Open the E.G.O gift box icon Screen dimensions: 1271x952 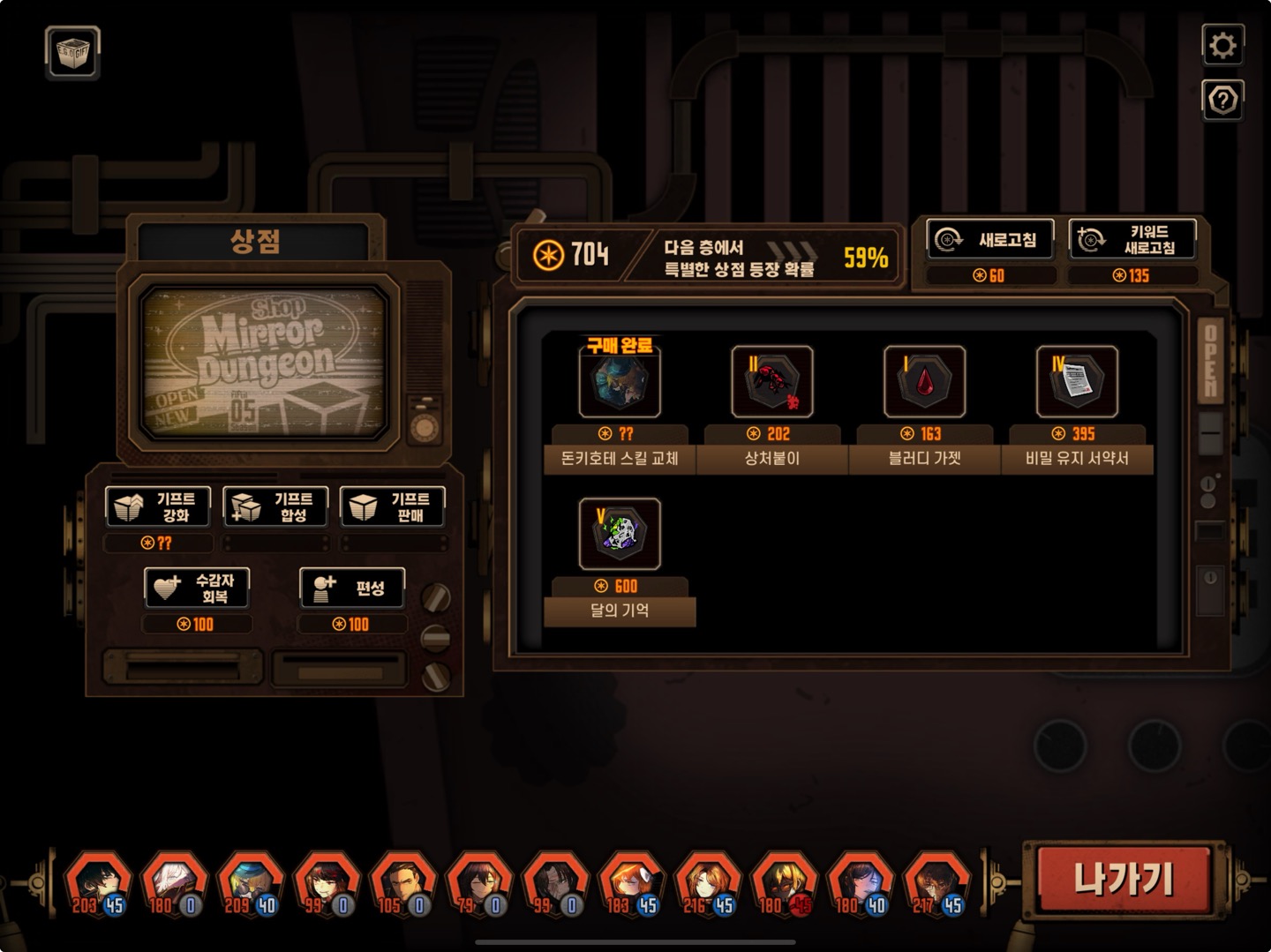click(x=72, y=53)
